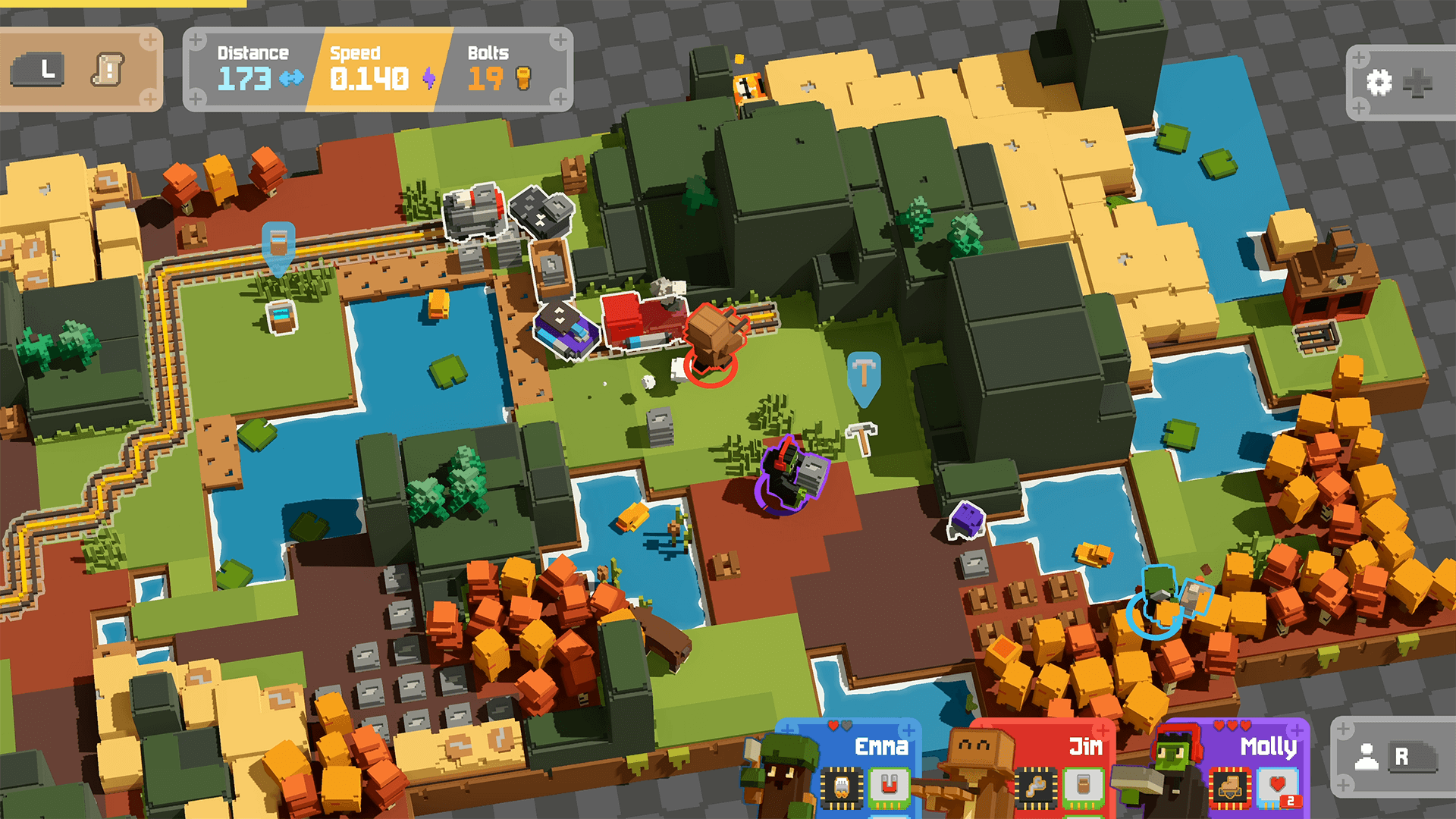Select Jim's bucket chip

coord(1082,787)
